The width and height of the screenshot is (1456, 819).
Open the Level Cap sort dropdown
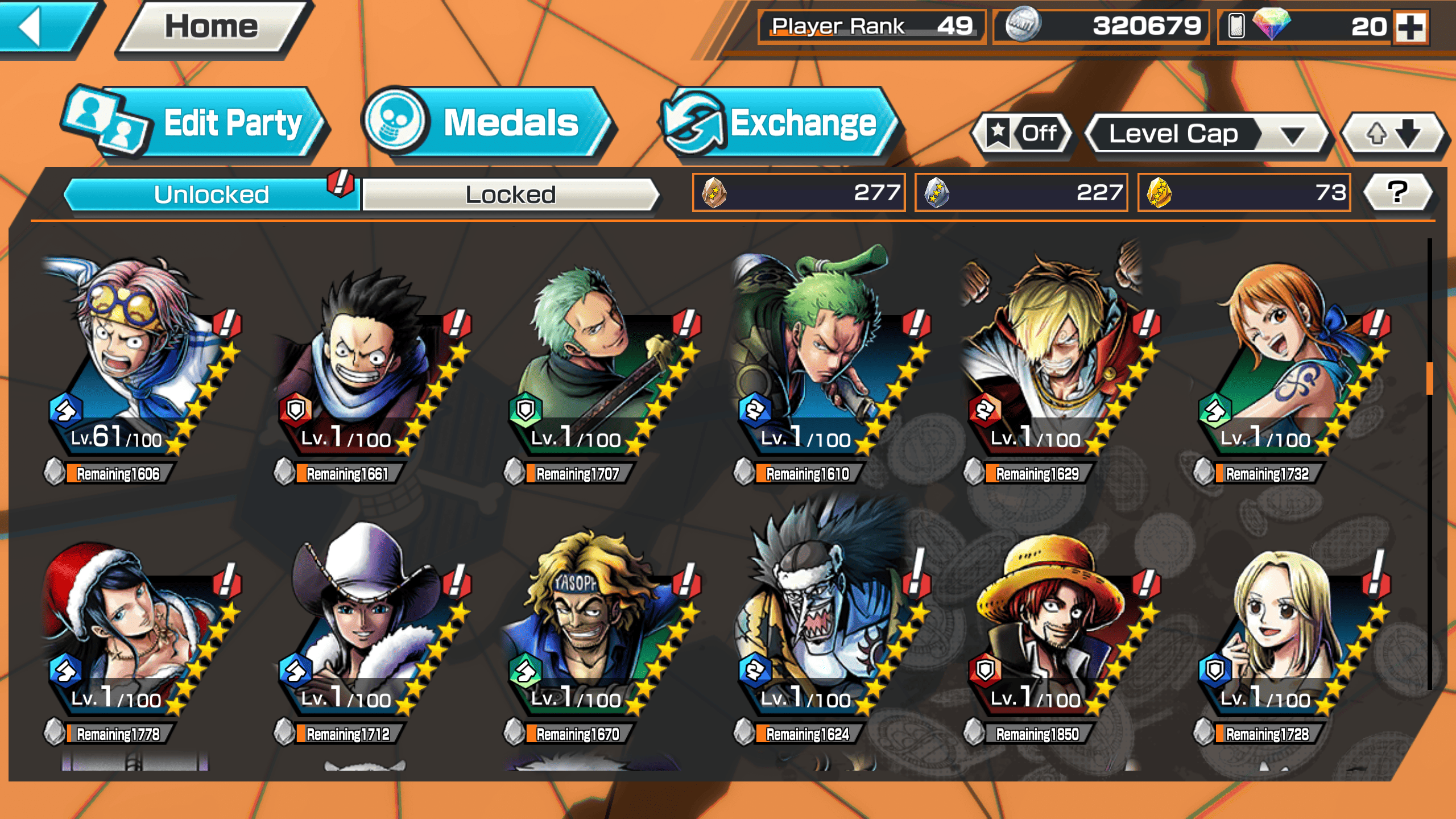(x=1206, y=134)
